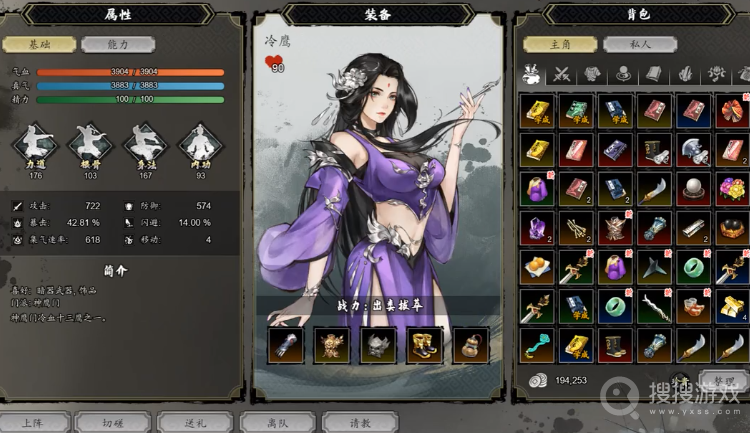The image size is (750, 433).
Task: Select the white pearl item in backpack
Action: click(693, 188)
